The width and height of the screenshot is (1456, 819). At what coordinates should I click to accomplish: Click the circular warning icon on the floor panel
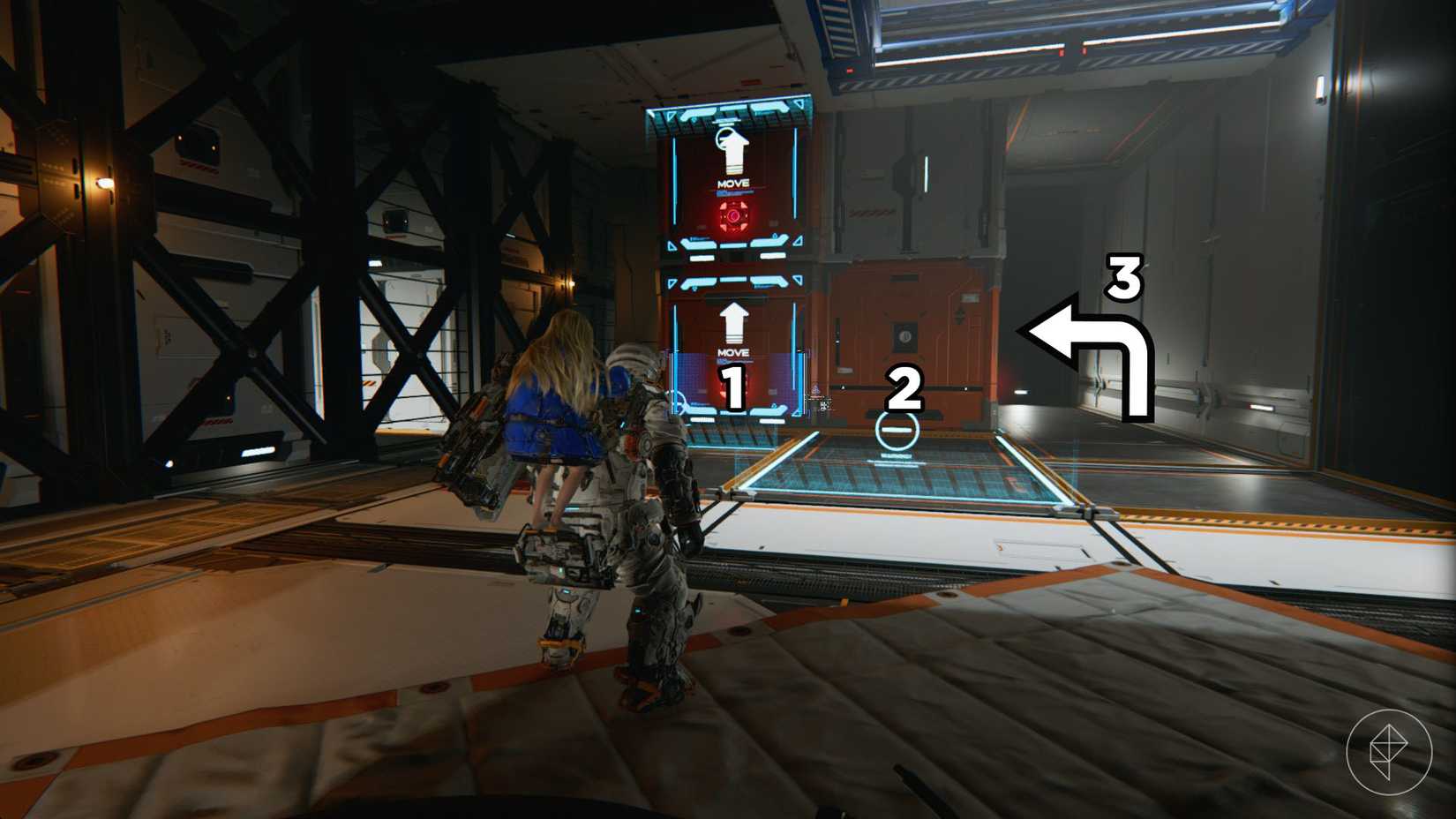[x=896, y=430]
